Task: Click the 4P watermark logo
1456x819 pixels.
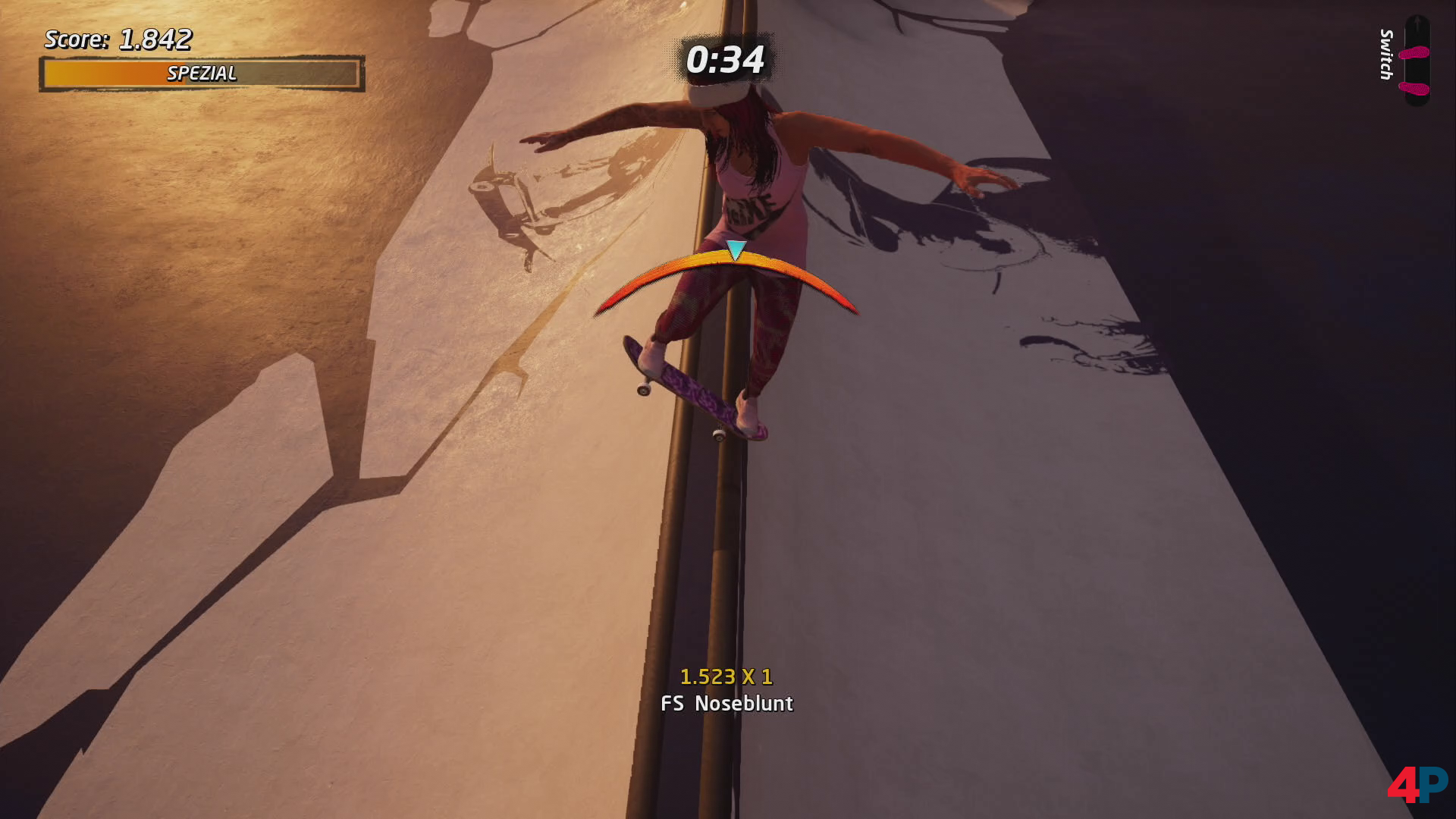Action: (x=1417, y=786)
